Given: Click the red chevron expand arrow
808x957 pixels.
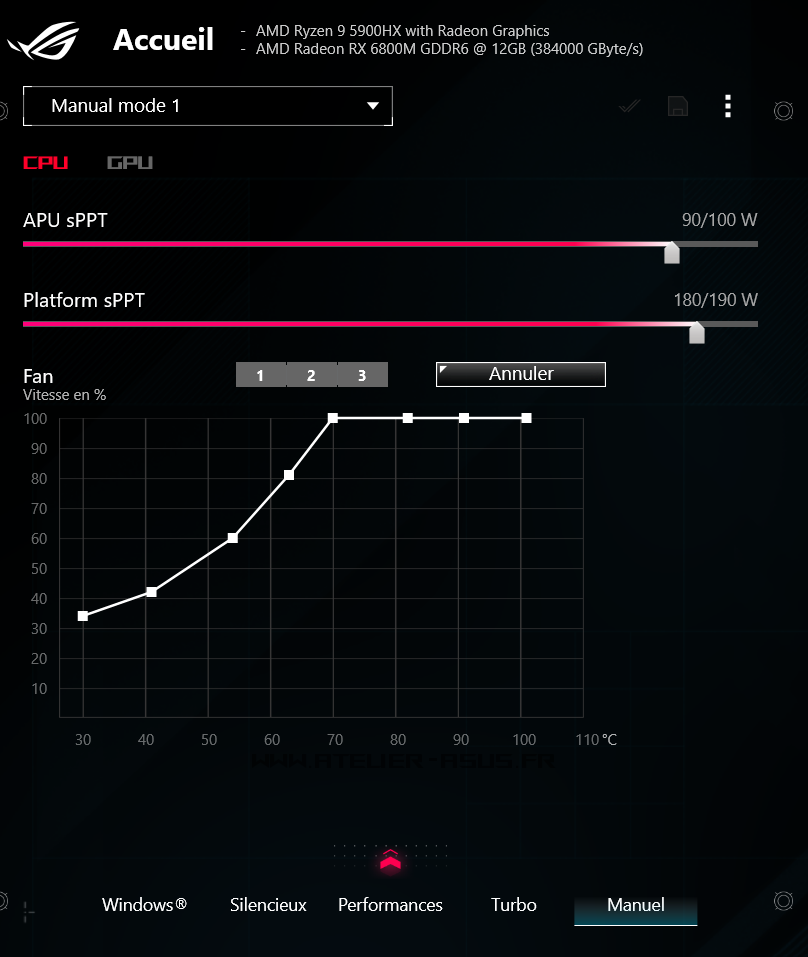Looking at the screenshot, I should (x=390, y=859).
